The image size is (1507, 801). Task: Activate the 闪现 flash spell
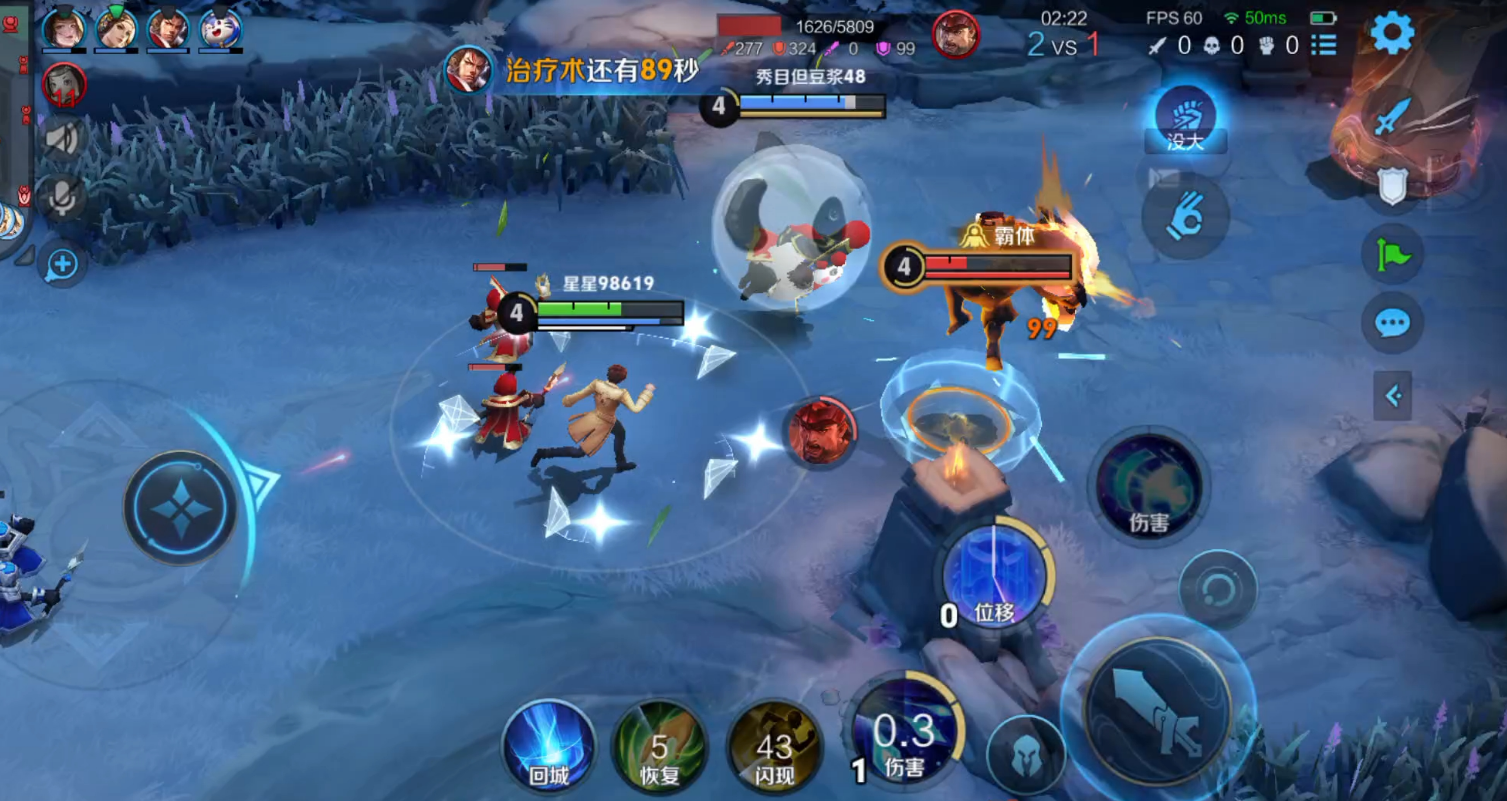[774, 747]
